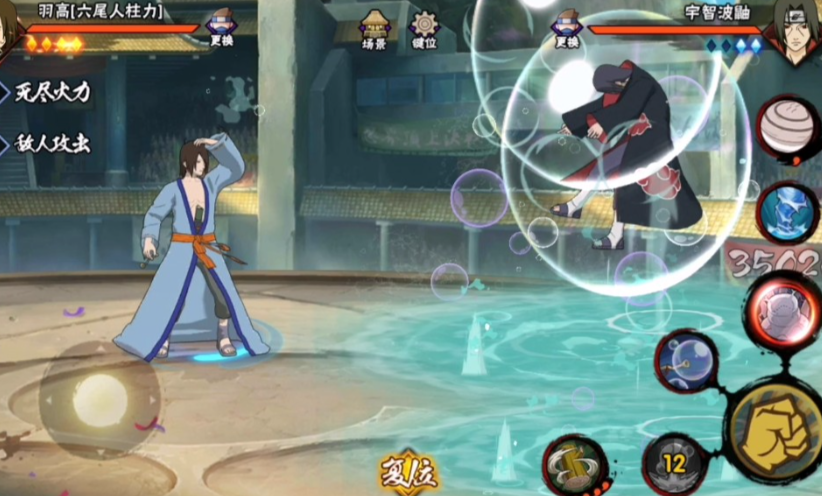Trigger the red-ringed ultimate skill icon
The image size is (822, 496).
pyautogui.click(x=781, y=305)
